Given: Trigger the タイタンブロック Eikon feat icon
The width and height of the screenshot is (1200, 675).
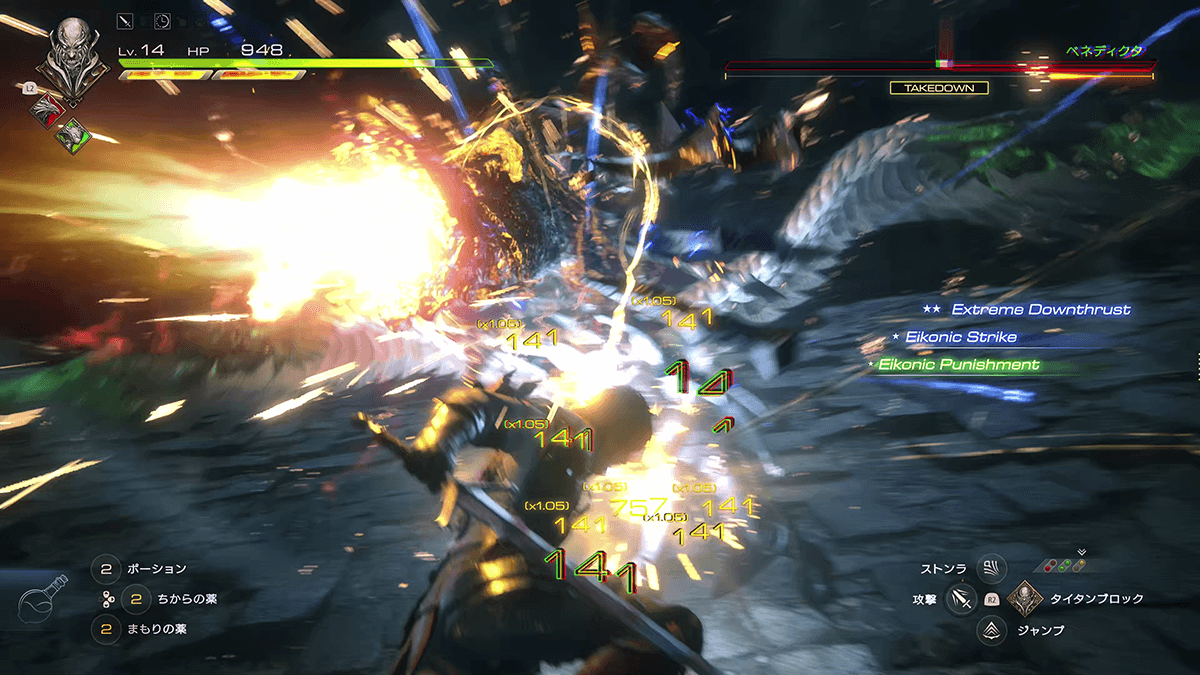Looking at the screenshot, I should 1025,599.
